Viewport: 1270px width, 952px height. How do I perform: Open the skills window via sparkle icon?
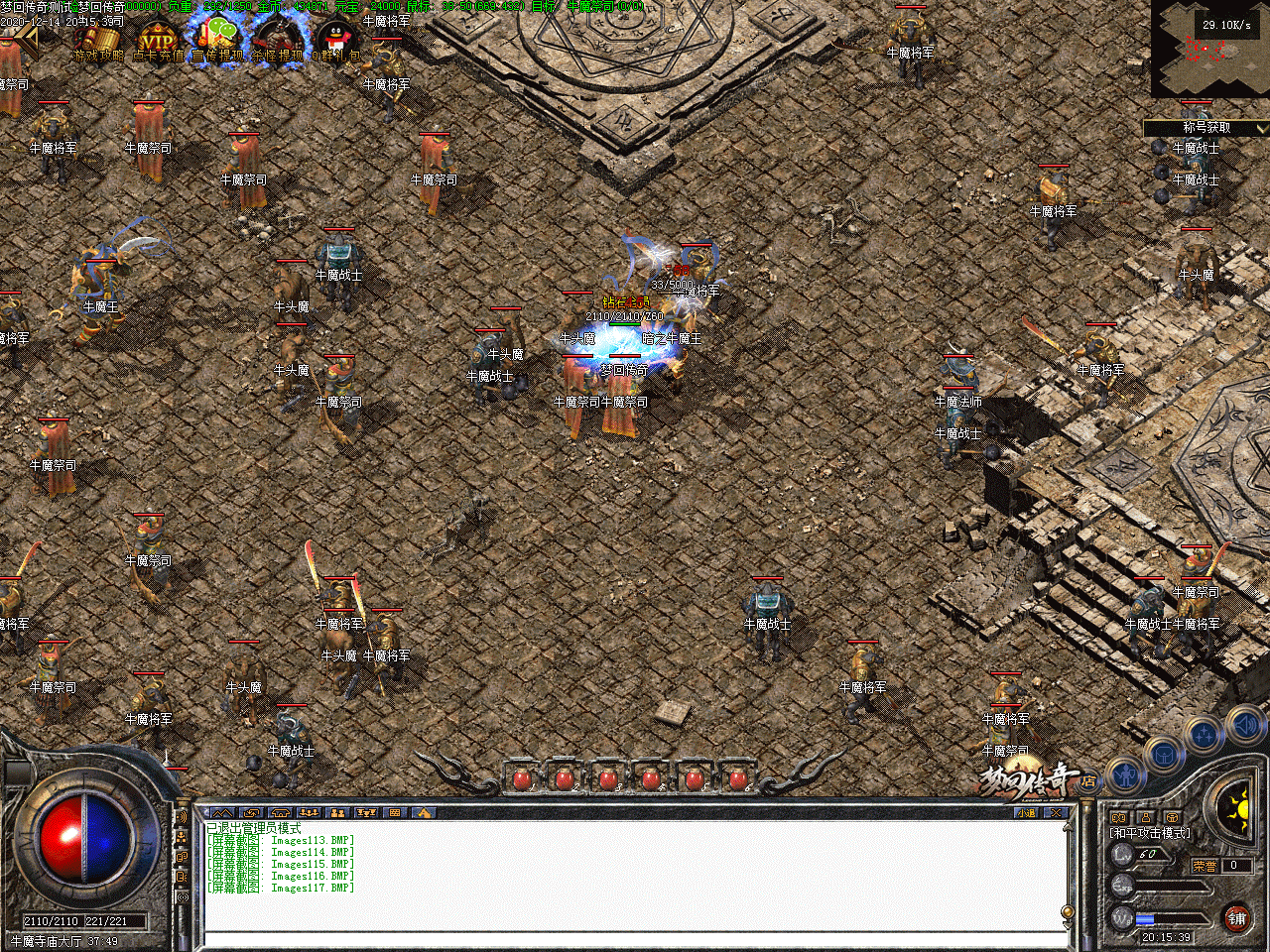[1204, 732]
